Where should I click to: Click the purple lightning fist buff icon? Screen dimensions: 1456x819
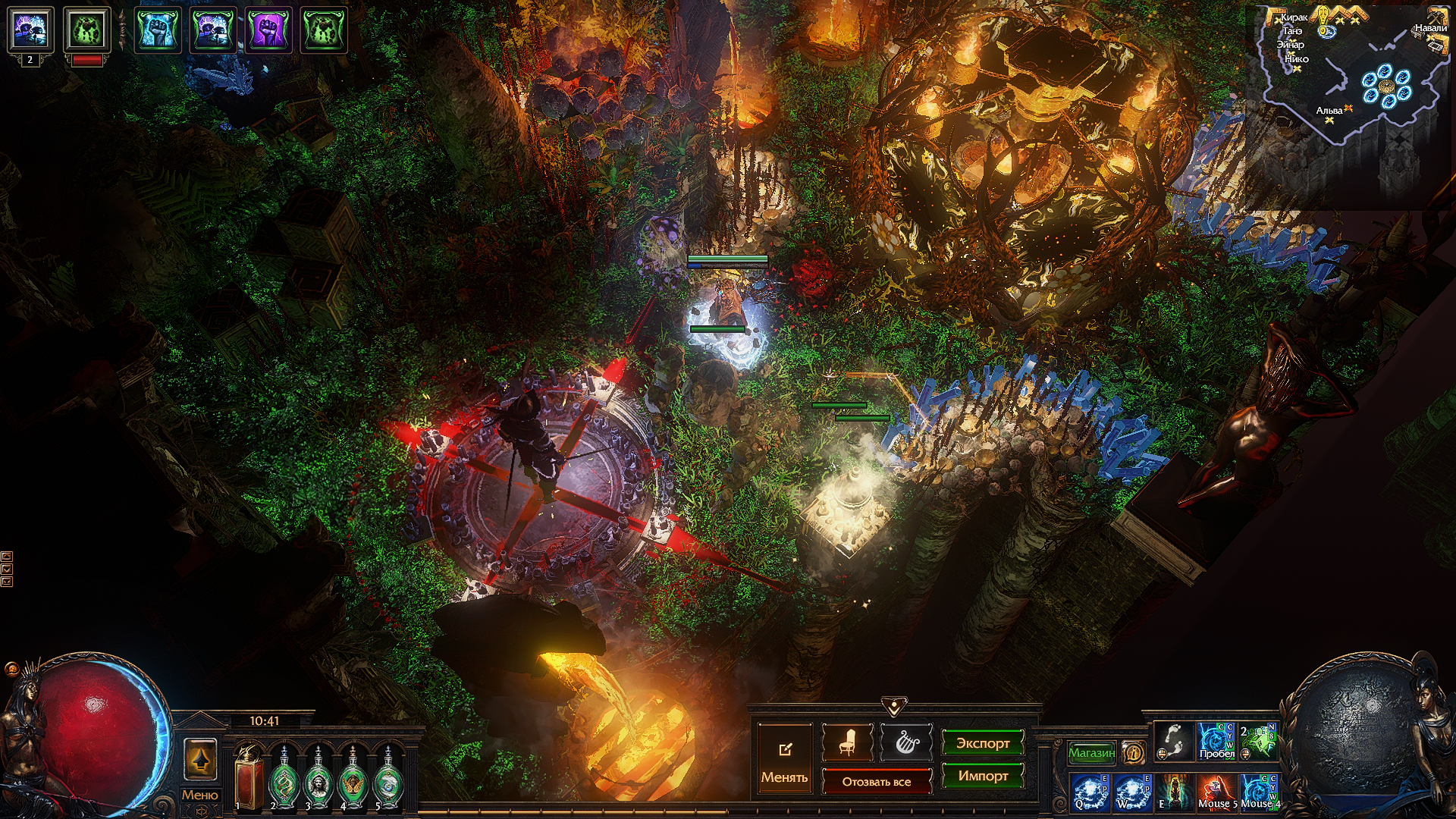tap(268, 30)
